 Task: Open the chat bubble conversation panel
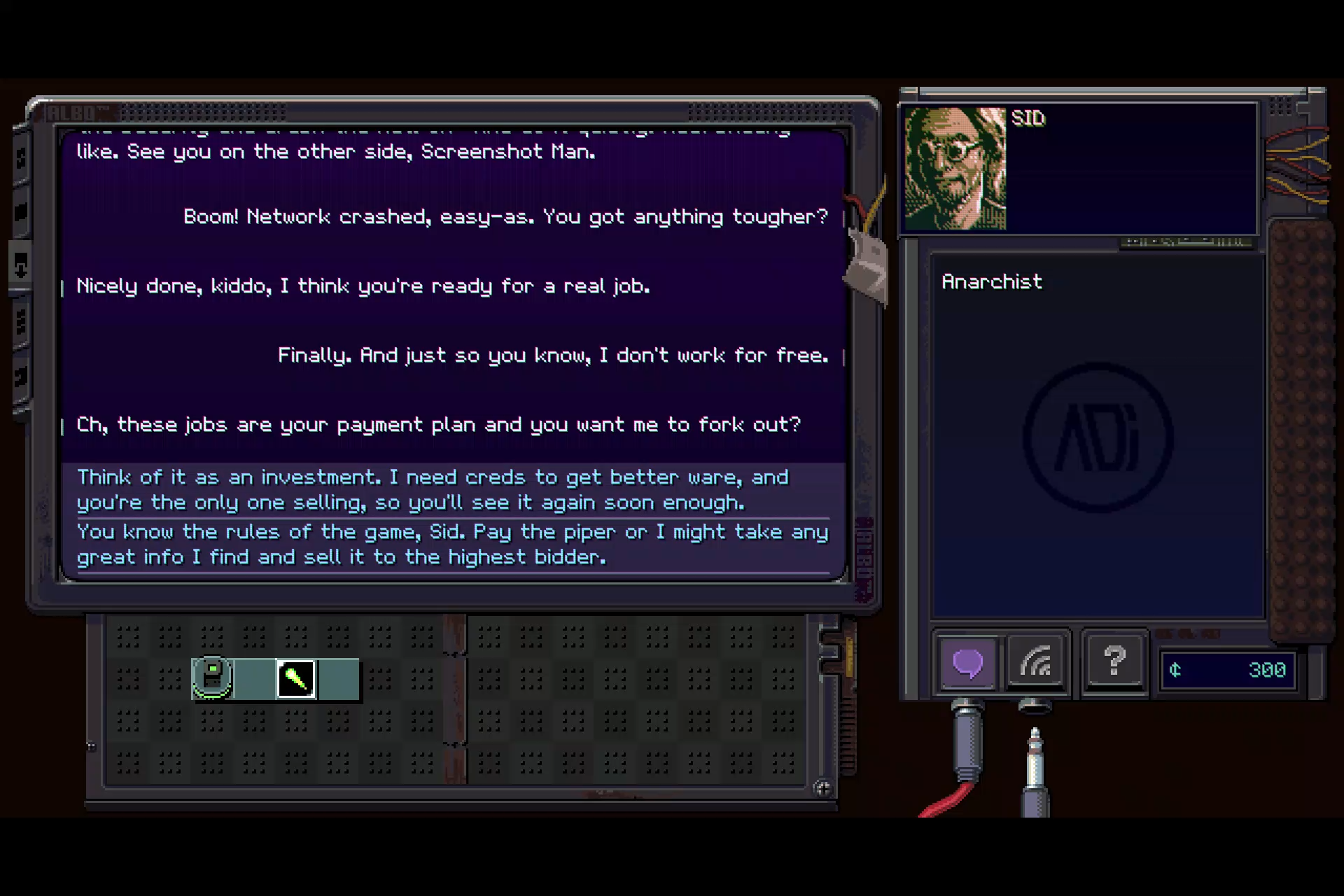tap(967, 664)
